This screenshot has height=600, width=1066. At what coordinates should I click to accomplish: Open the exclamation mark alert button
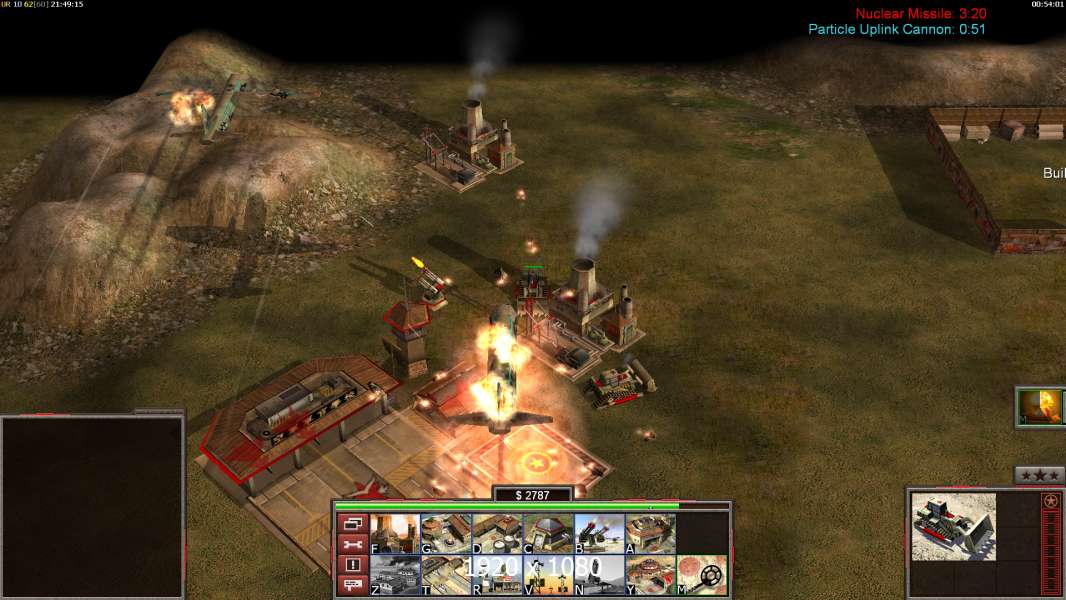click(352, 565)
